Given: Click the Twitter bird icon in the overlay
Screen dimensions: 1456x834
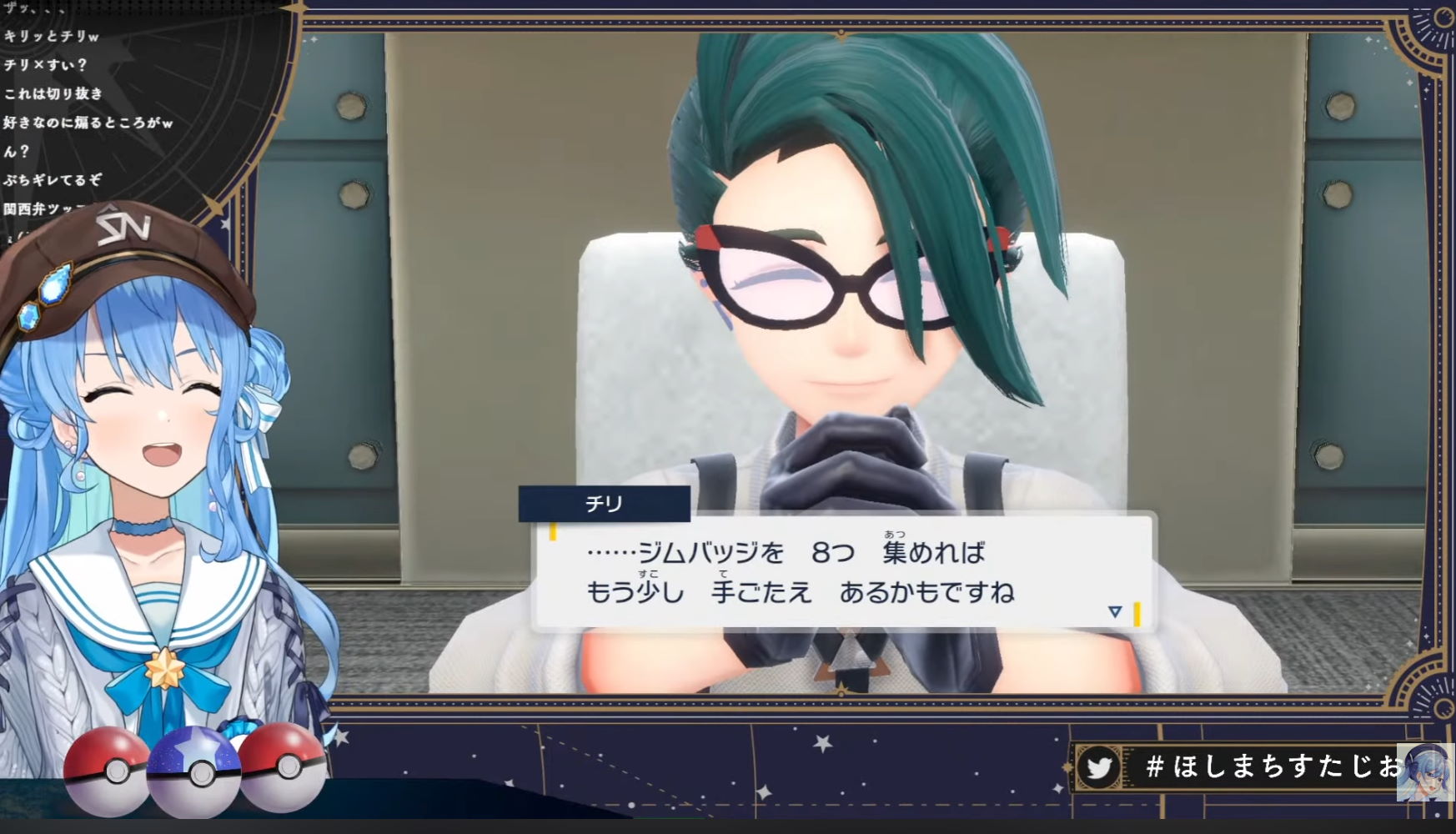Looking at the screenshot, I should click(x=1098, y=766).
